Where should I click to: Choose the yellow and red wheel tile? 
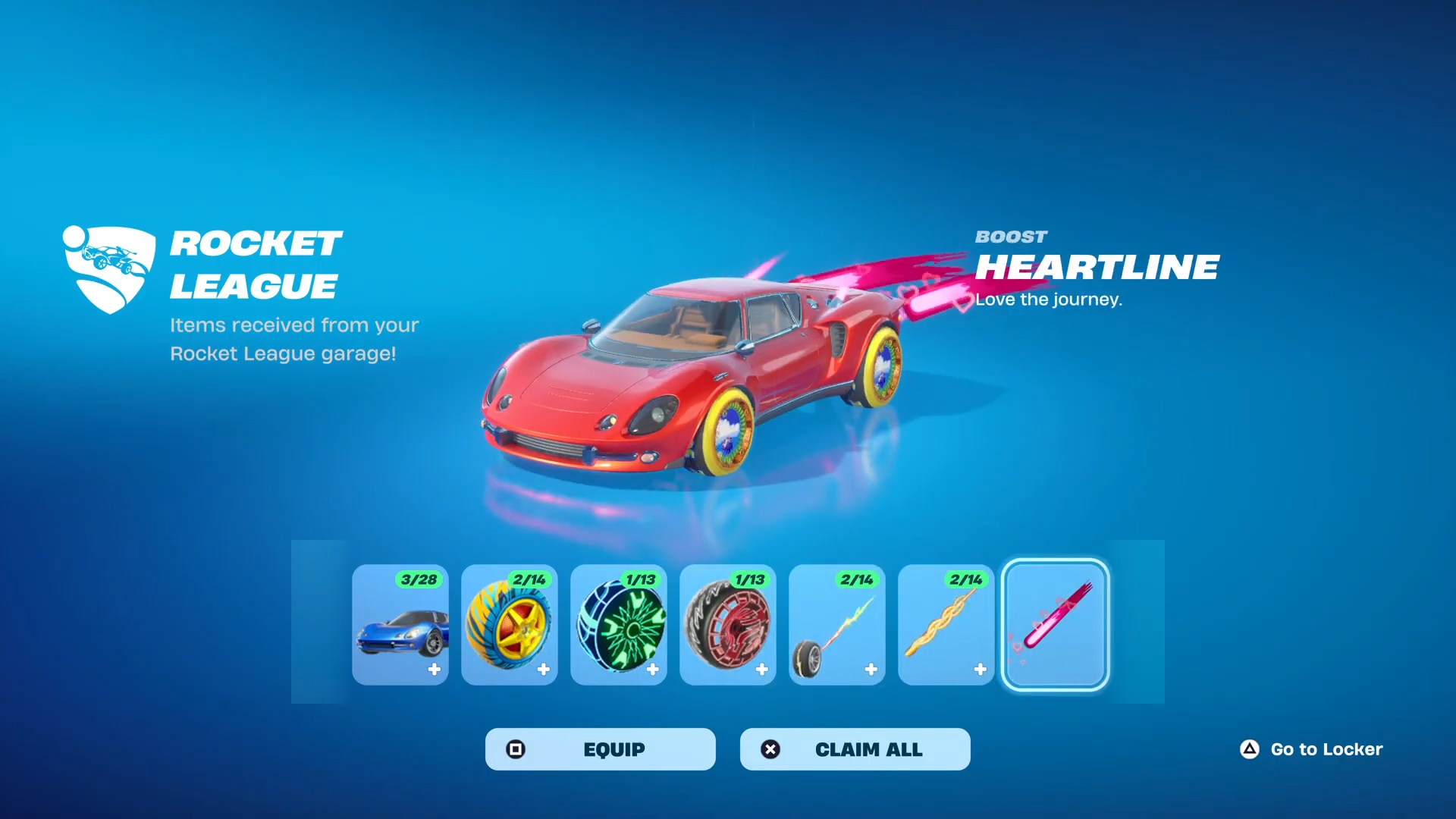pos(510,625)
